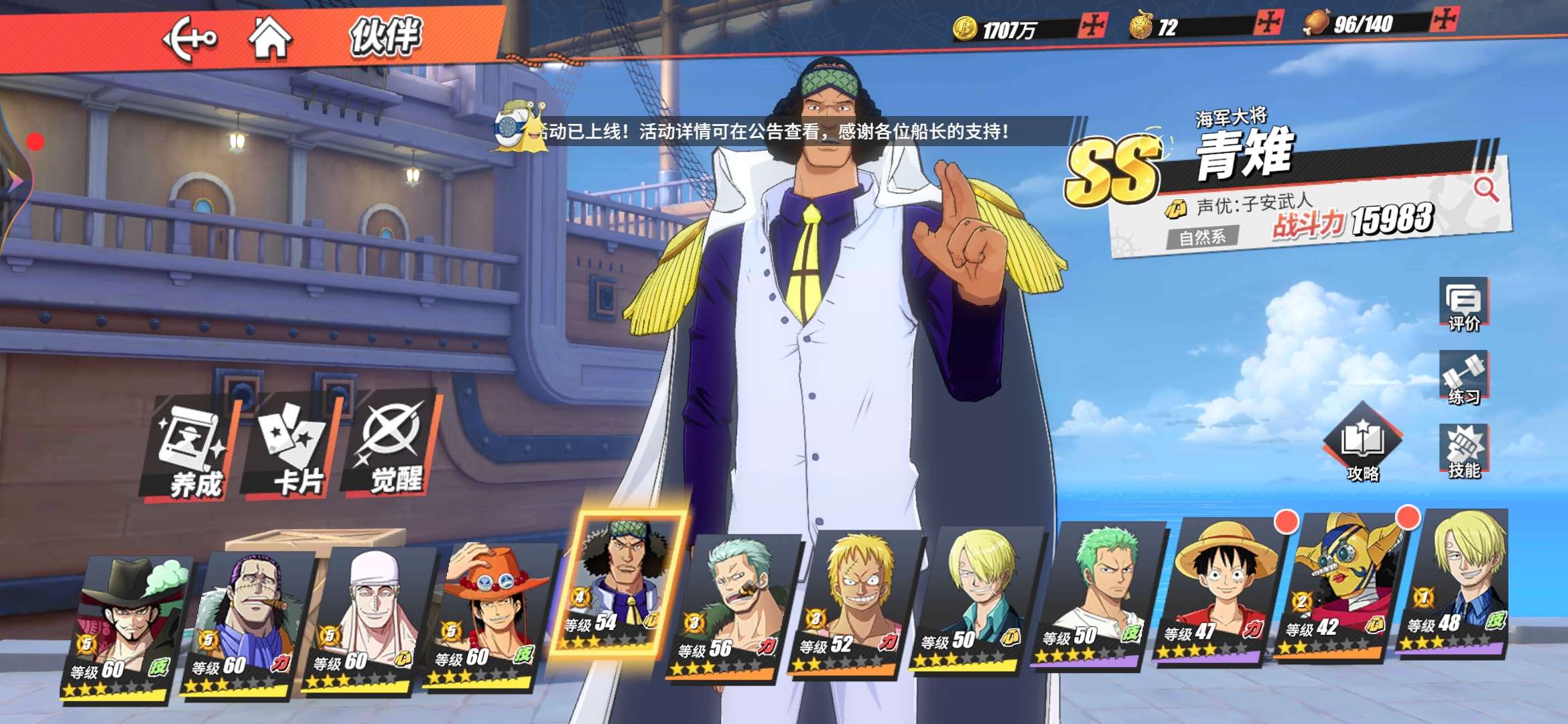Open the 攻略 strategy guide
This screenshot has height=724, width=1568.
1363,446
